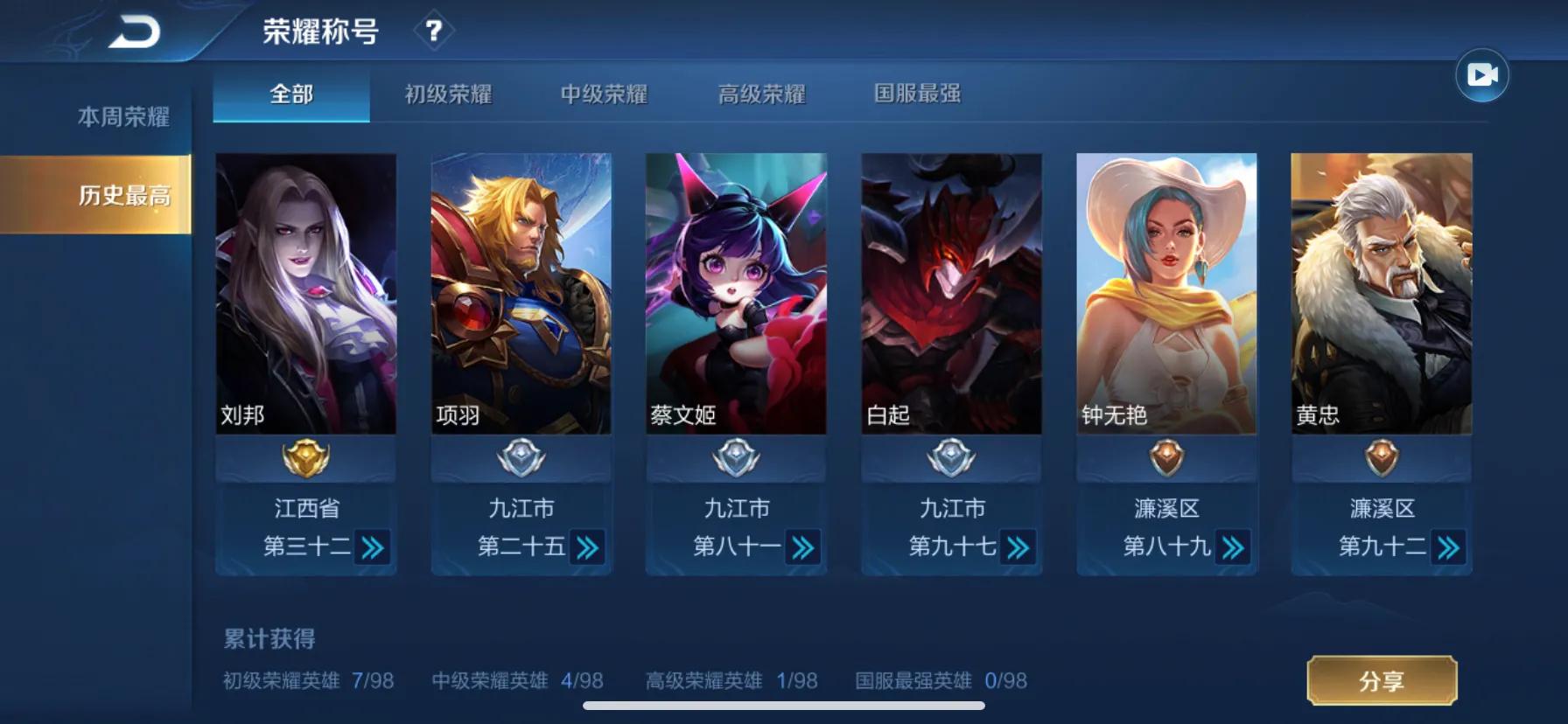Switch to the 初级荣耀 tab

(448, 94)
